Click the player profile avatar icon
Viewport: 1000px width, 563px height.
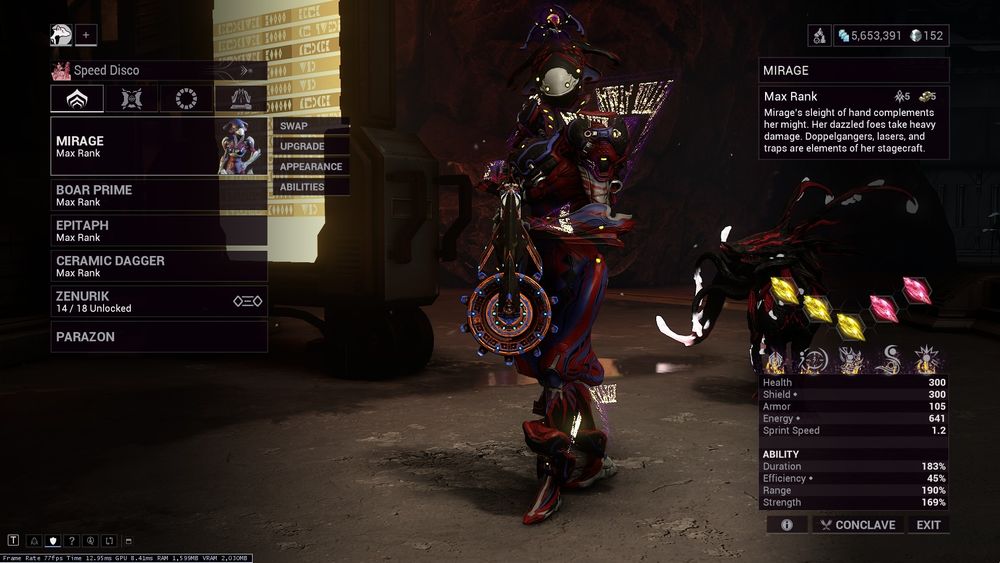[61, 36]
